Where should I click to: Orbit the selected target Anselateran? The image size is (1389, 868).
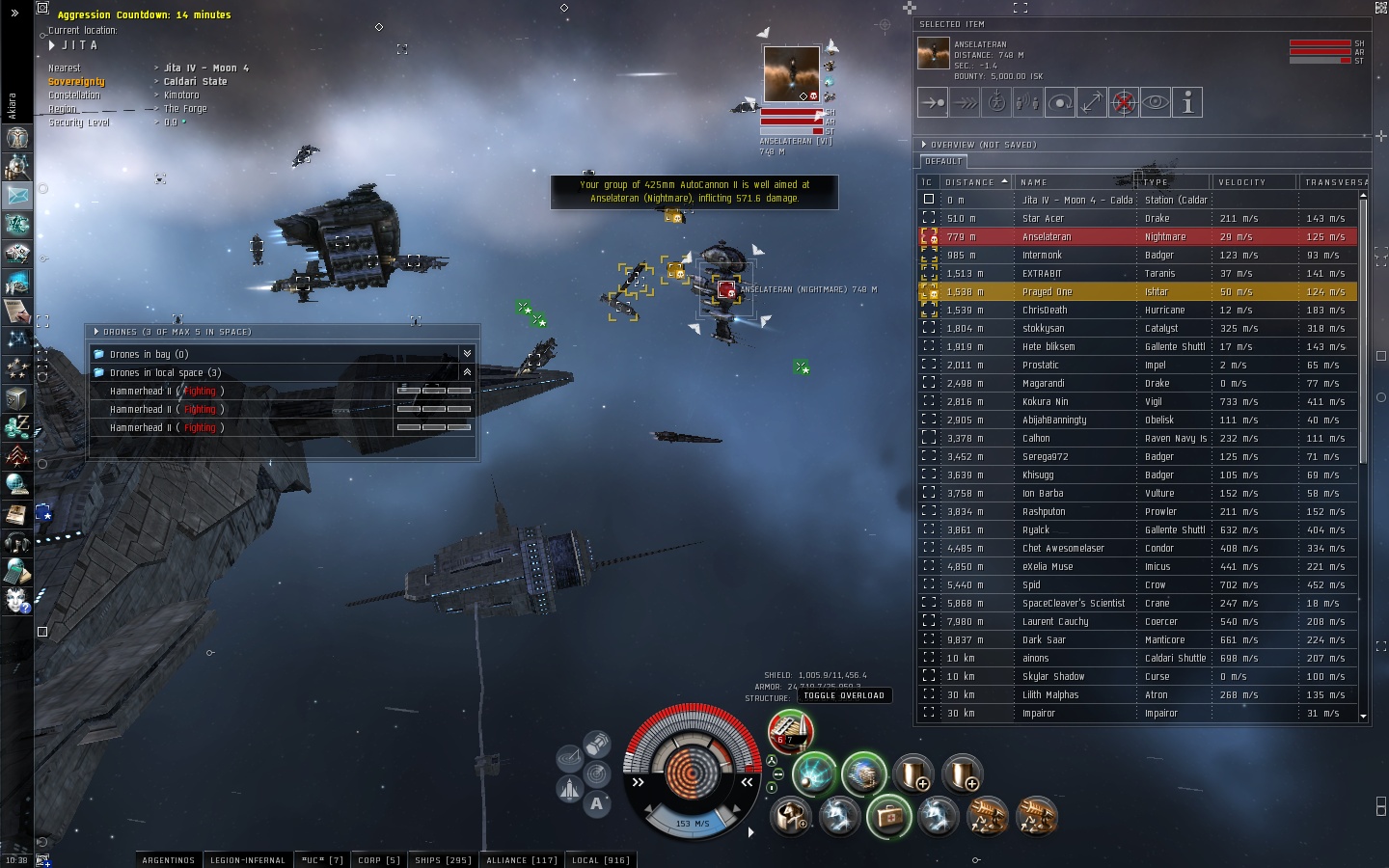(x=1060, y=102)
